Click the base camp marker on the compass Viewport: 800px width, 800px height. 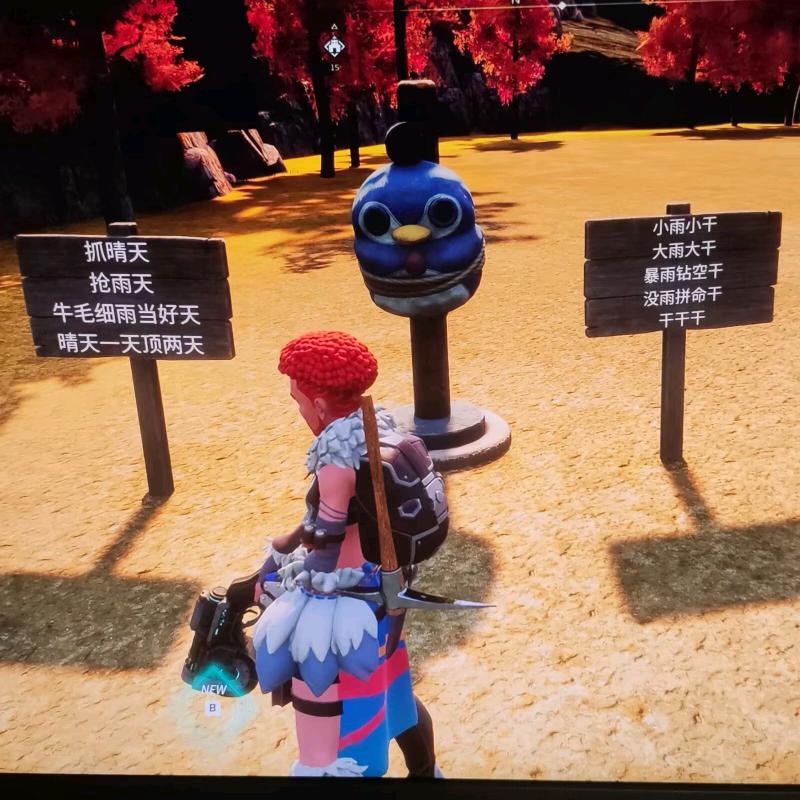point(334,46)
